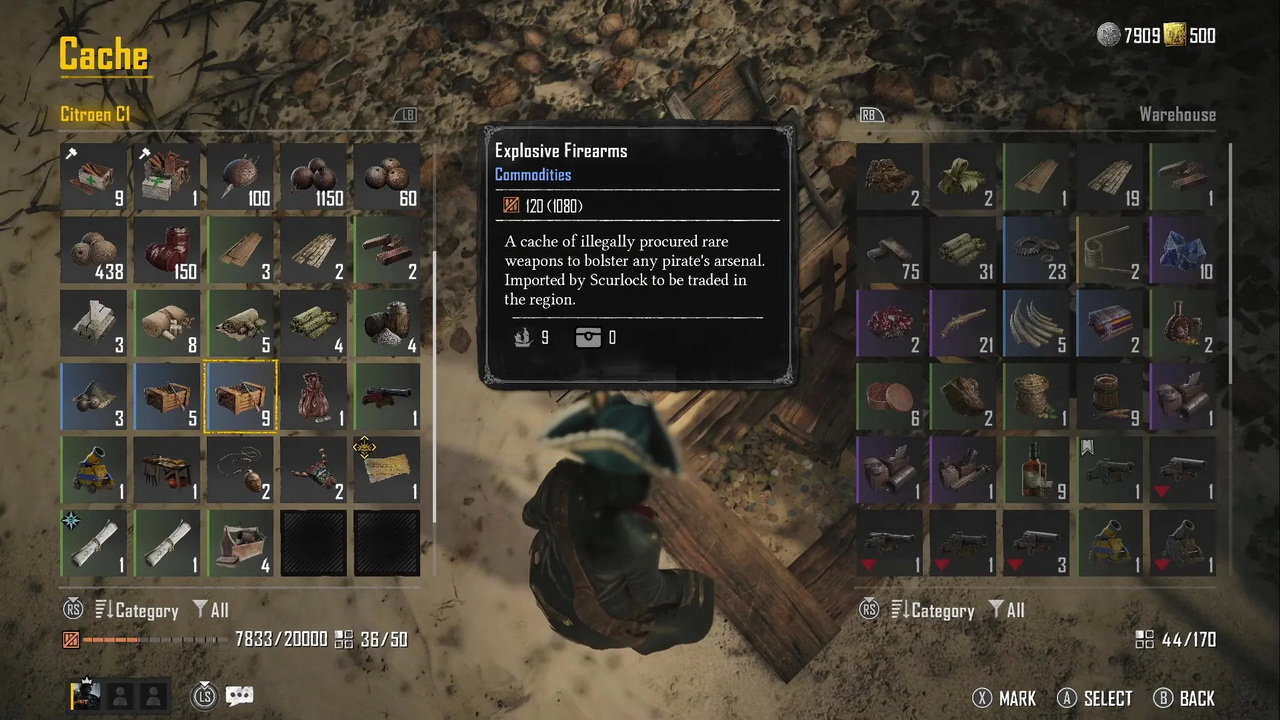The image size is (1280, 720).
Task: Switch to the Warehouse tab
Action: (1176, 114)
